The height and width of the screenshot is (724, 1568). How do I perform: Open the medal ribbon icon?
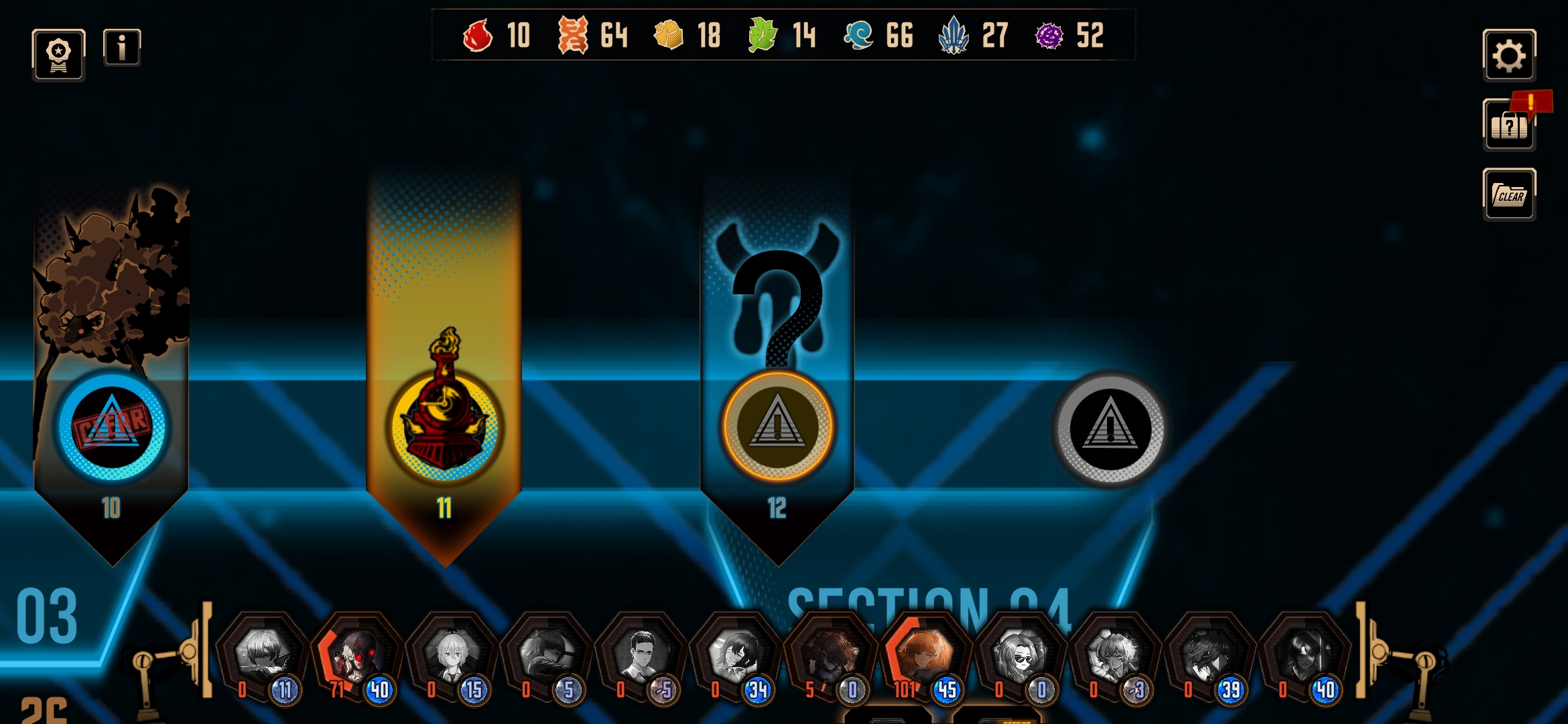tap(58, 55)
